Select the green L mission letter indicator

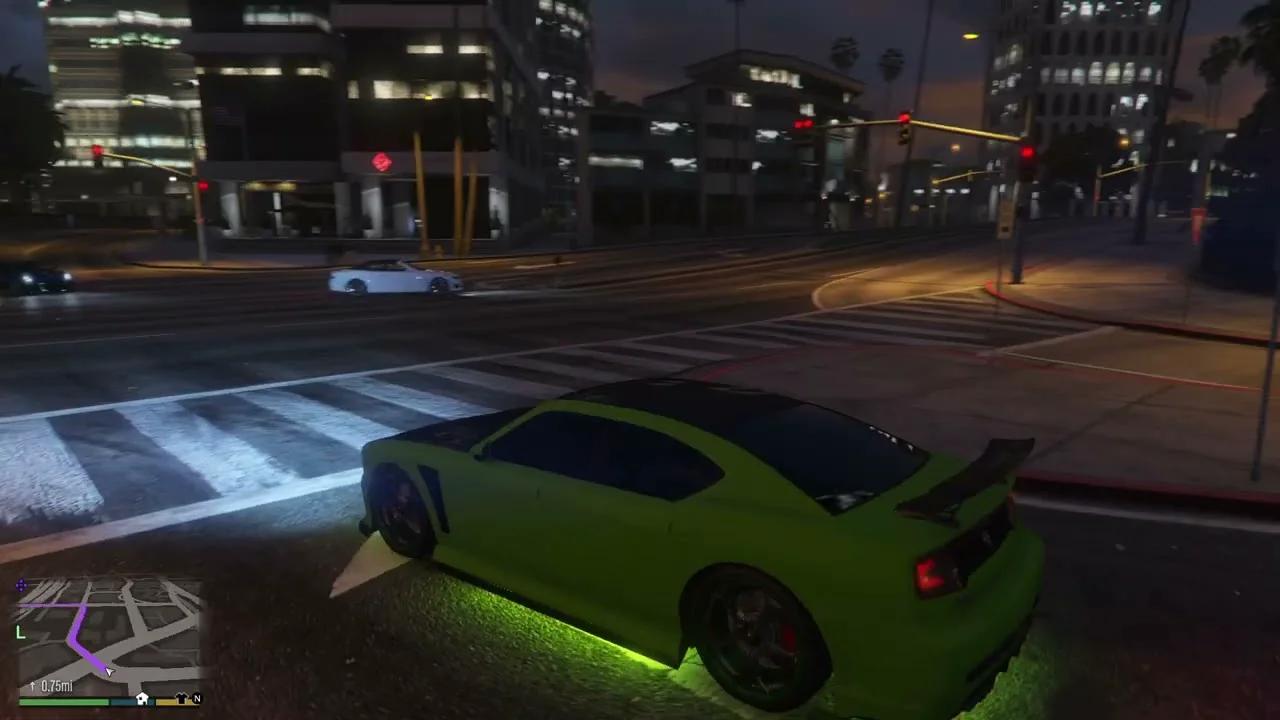(x=19, y=630)
